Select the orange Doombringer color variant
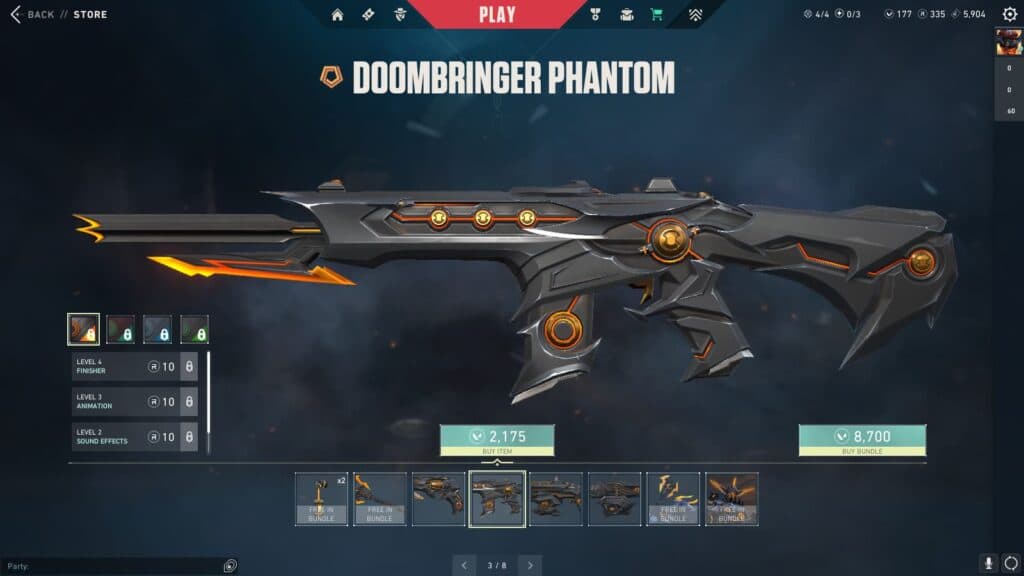This screenshot has height=576, width=1024. point(83,329)
